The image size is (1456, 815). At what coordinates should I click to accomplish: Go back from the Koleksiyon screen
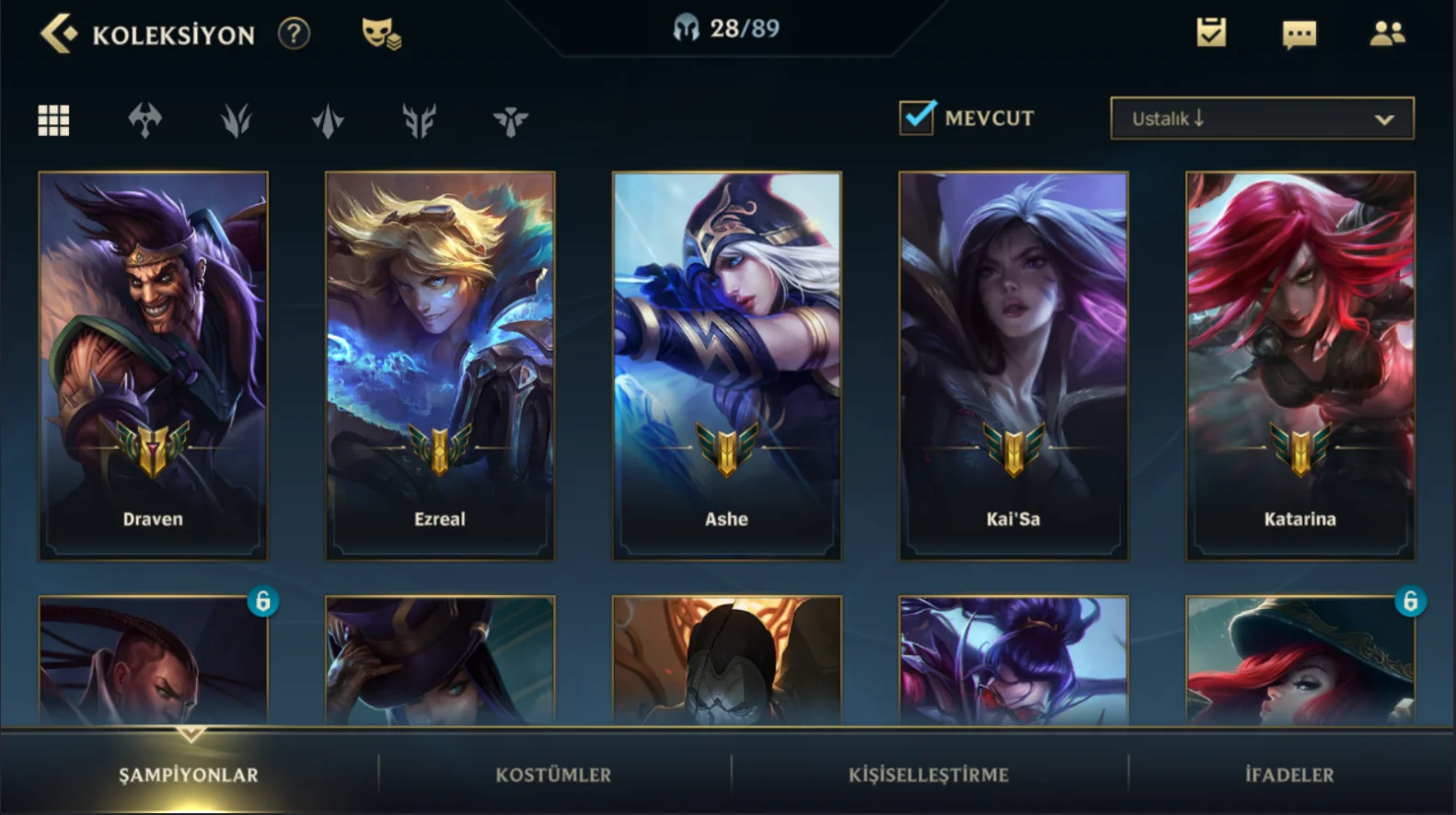[57, 34]
